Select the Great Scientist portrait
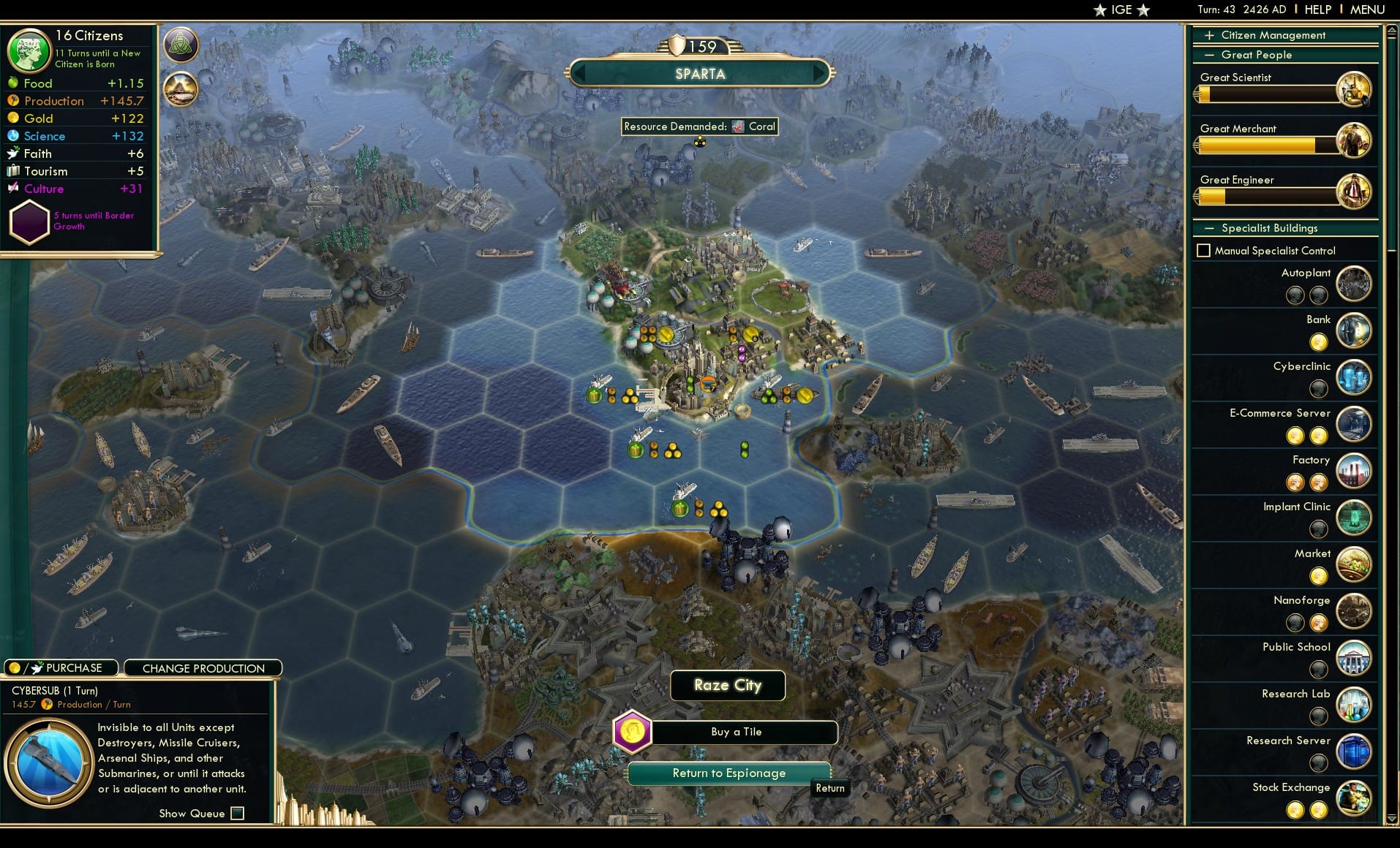 [x=1355, y=88]
